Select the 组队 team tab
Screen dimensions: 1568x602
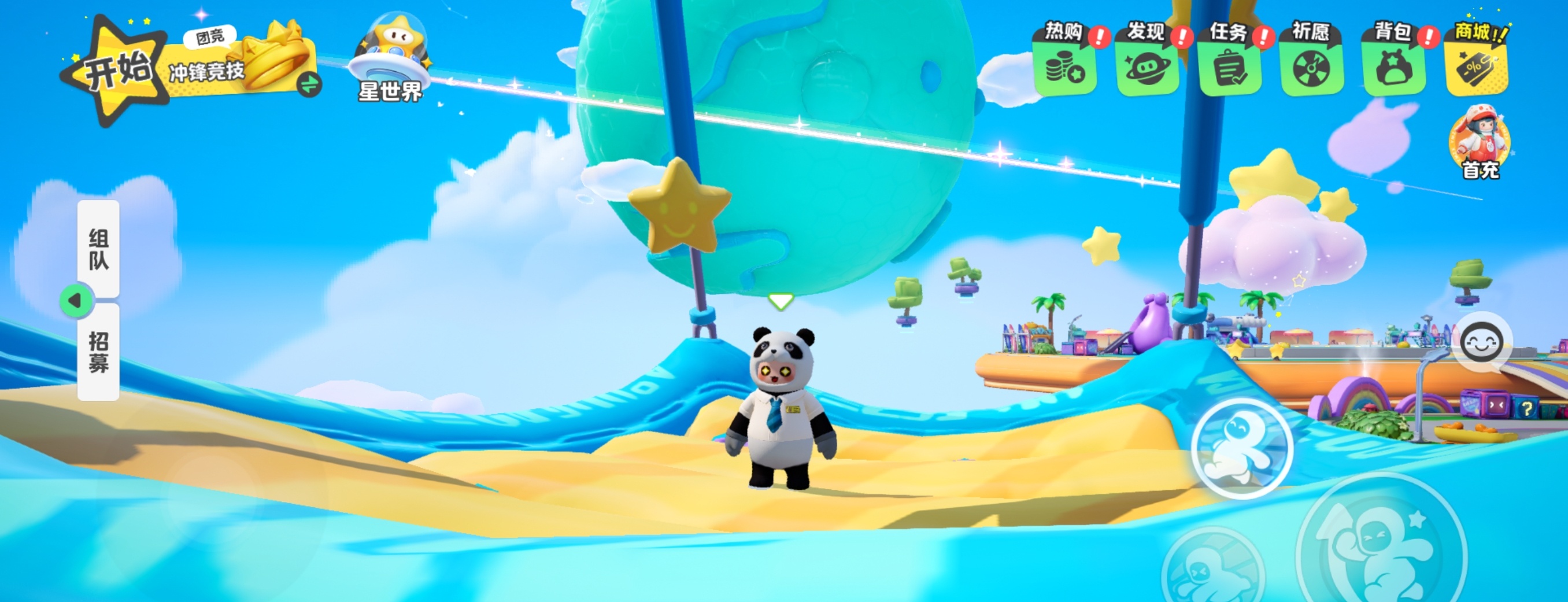(99, 249)
